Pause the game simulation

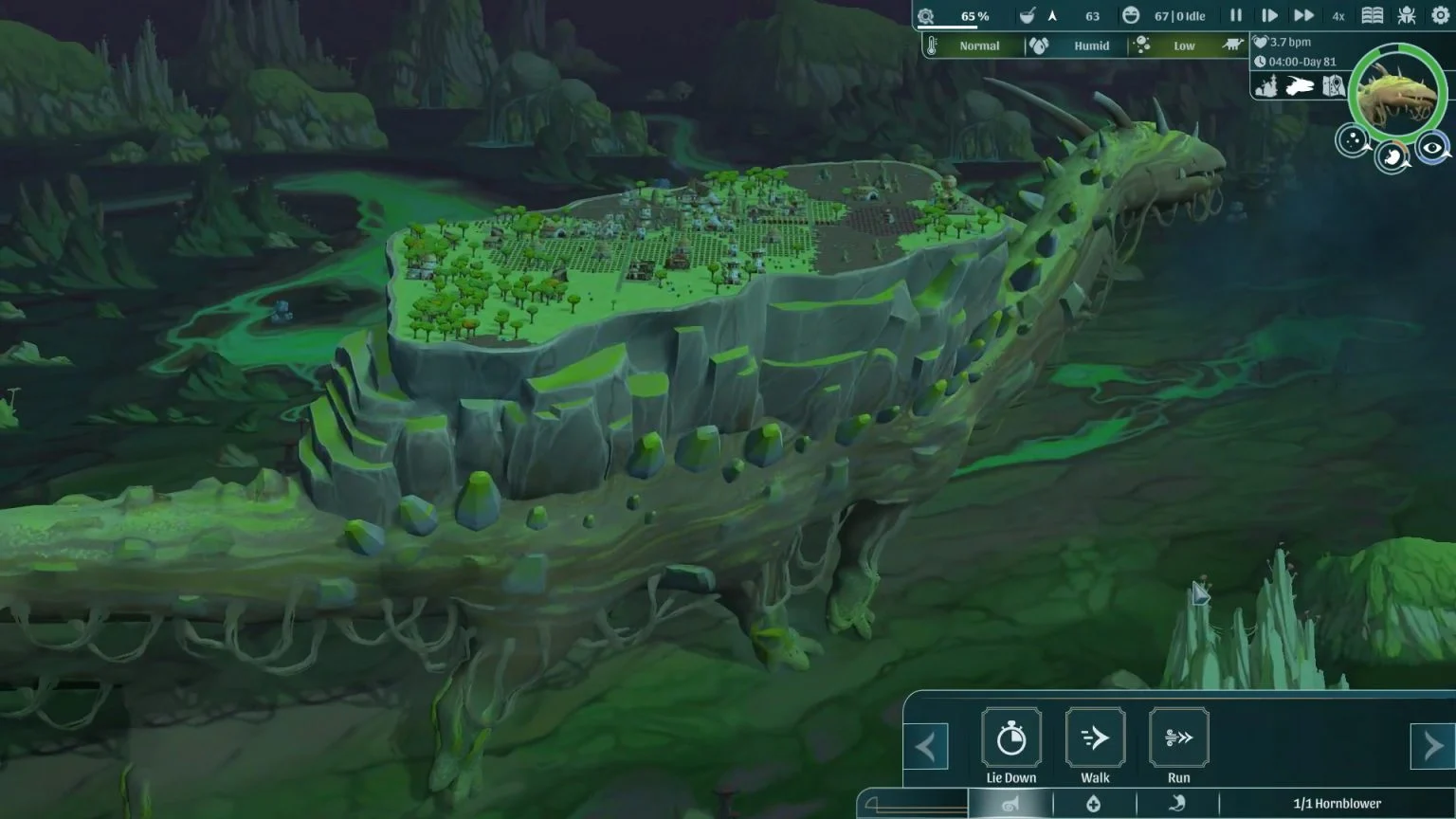tap(1236, 15)
